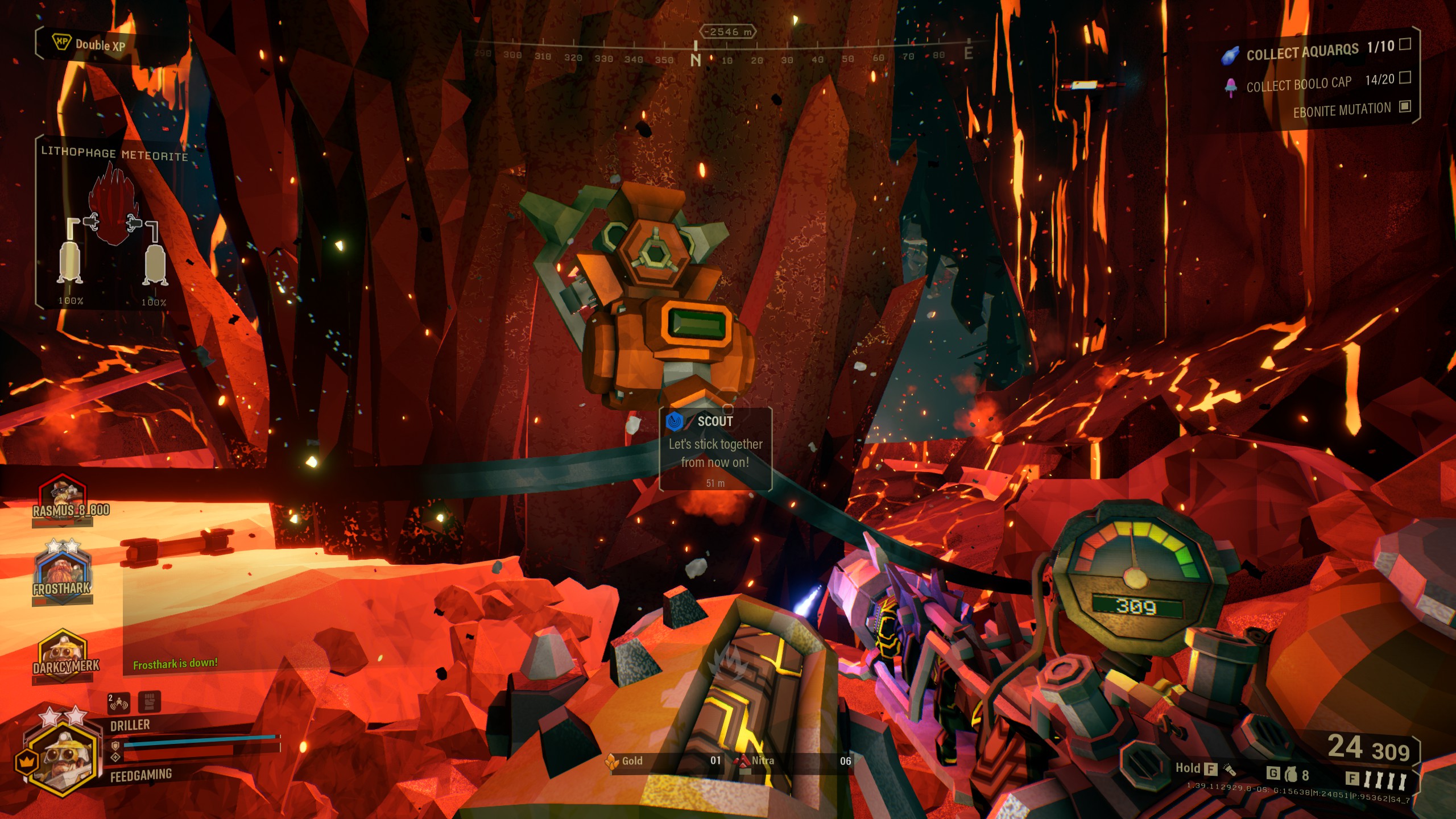Click the Ebonite Mutation objective entry
The image size is (1456, 819).
(x=1342, y=109)
